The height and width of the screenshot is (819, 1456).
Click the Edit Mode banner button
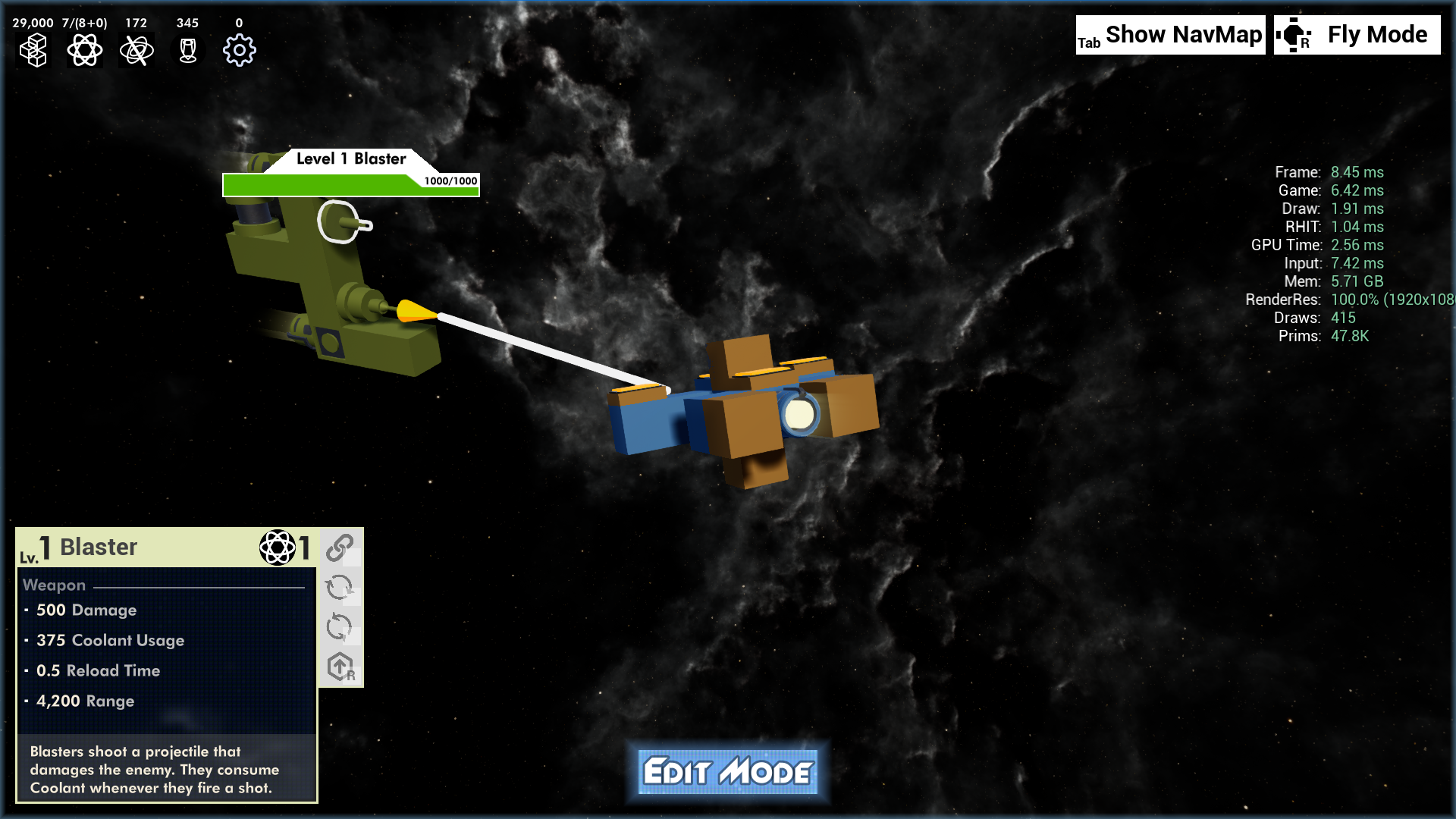point(727,772)
